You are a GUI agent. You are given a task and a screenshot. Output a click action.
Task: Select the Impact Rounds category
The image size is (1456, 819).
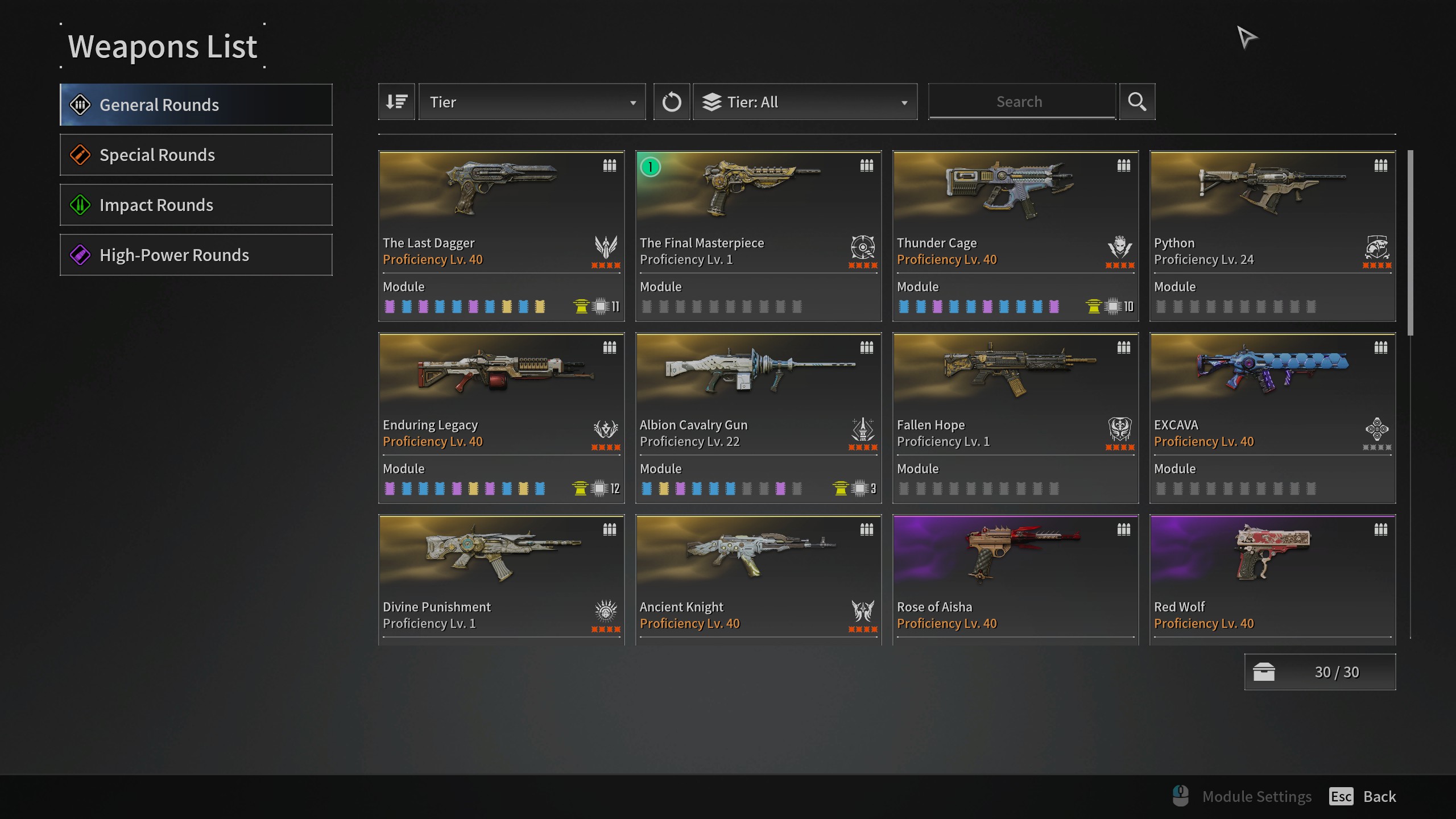196,205
